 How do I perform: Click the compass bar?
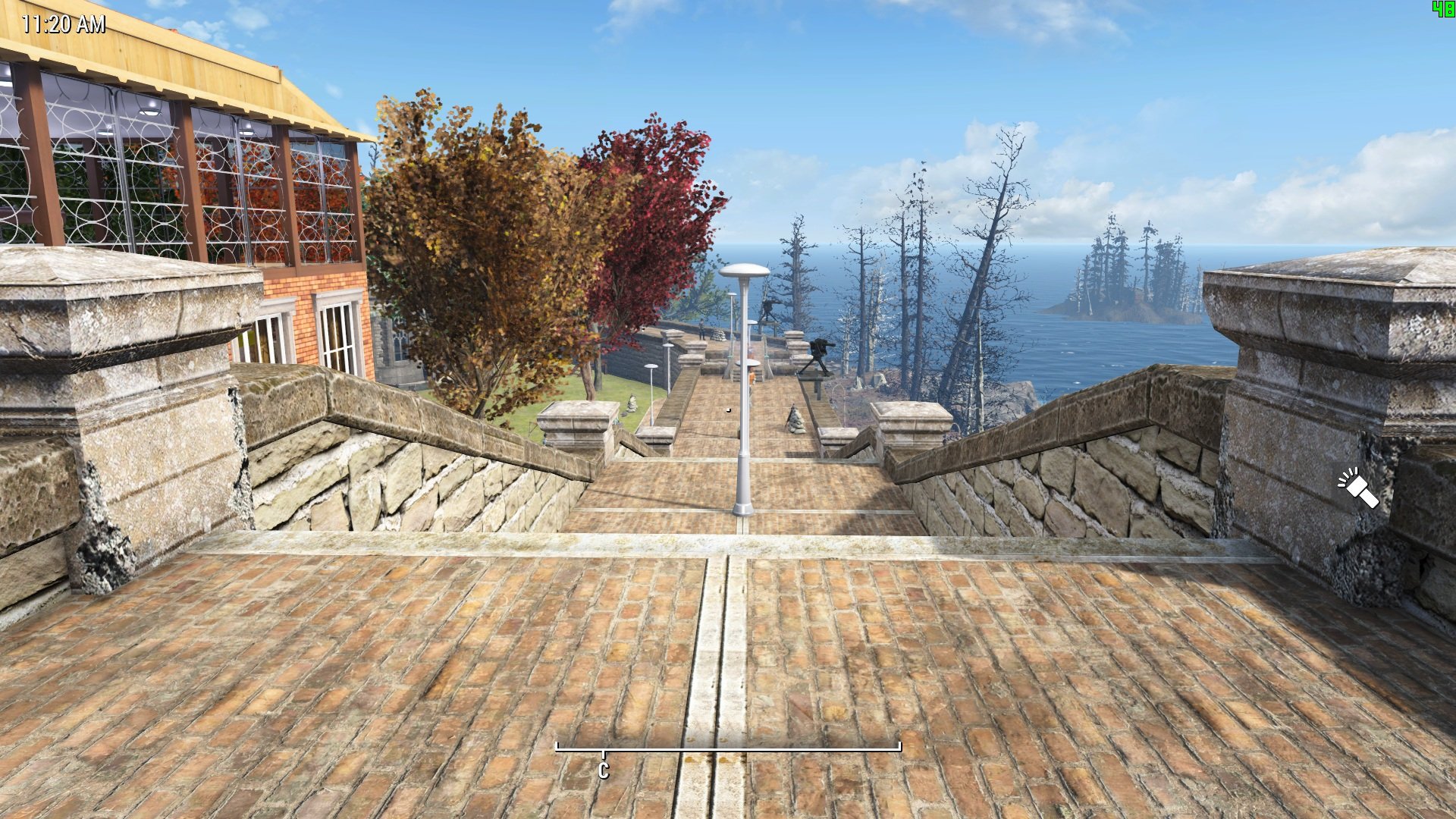coord(728,749)
